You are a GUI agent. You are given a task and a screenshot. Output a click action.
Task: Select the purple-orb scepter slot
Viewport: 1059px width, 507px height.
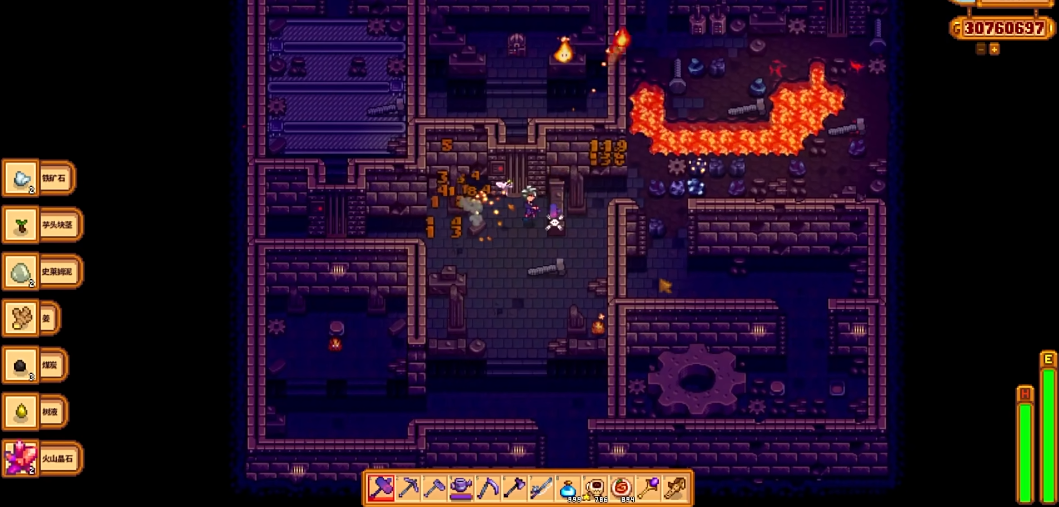(x=648, y=488)
